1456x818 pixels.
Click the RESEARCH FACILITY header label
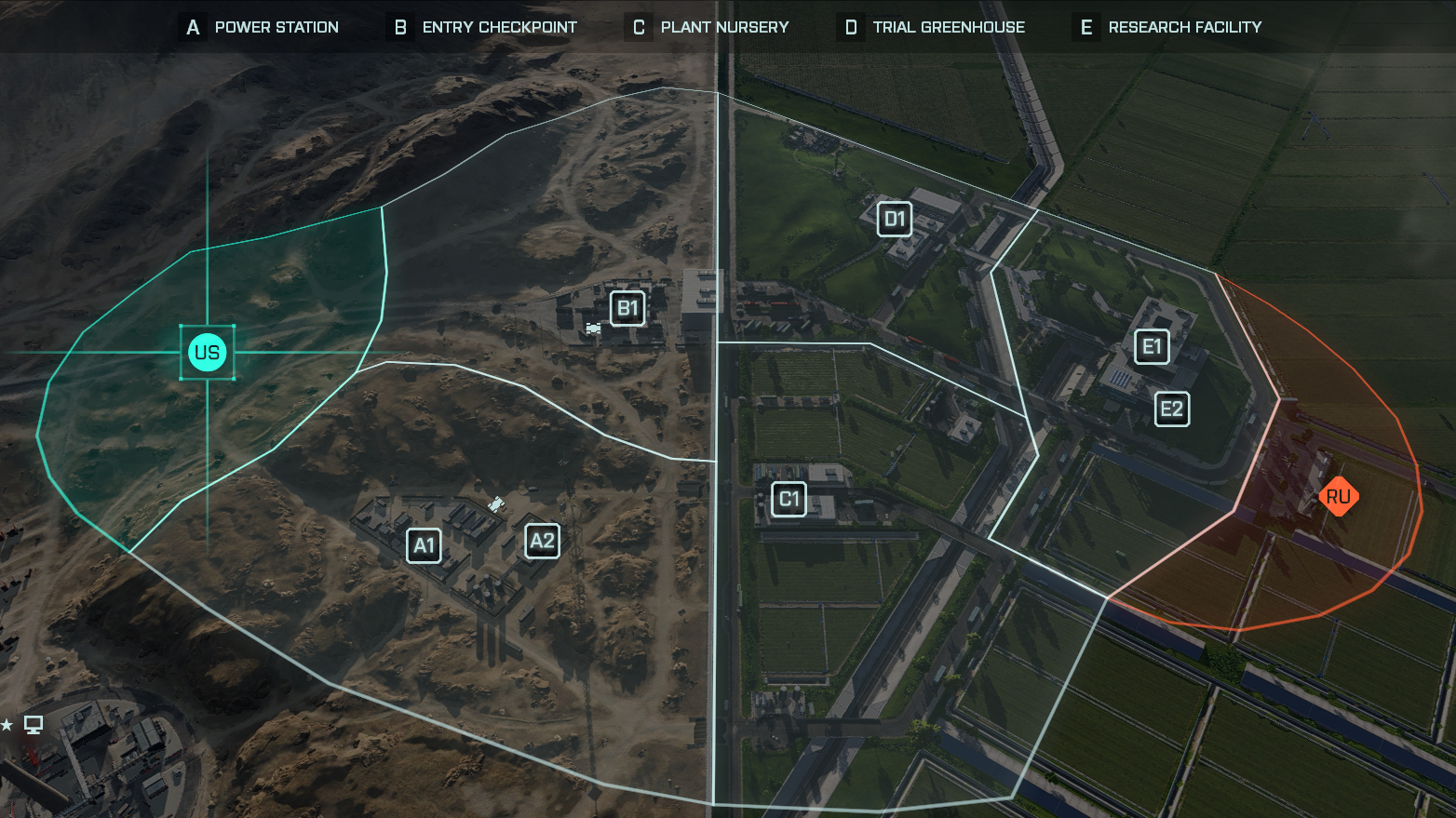tap(1184, 27)
